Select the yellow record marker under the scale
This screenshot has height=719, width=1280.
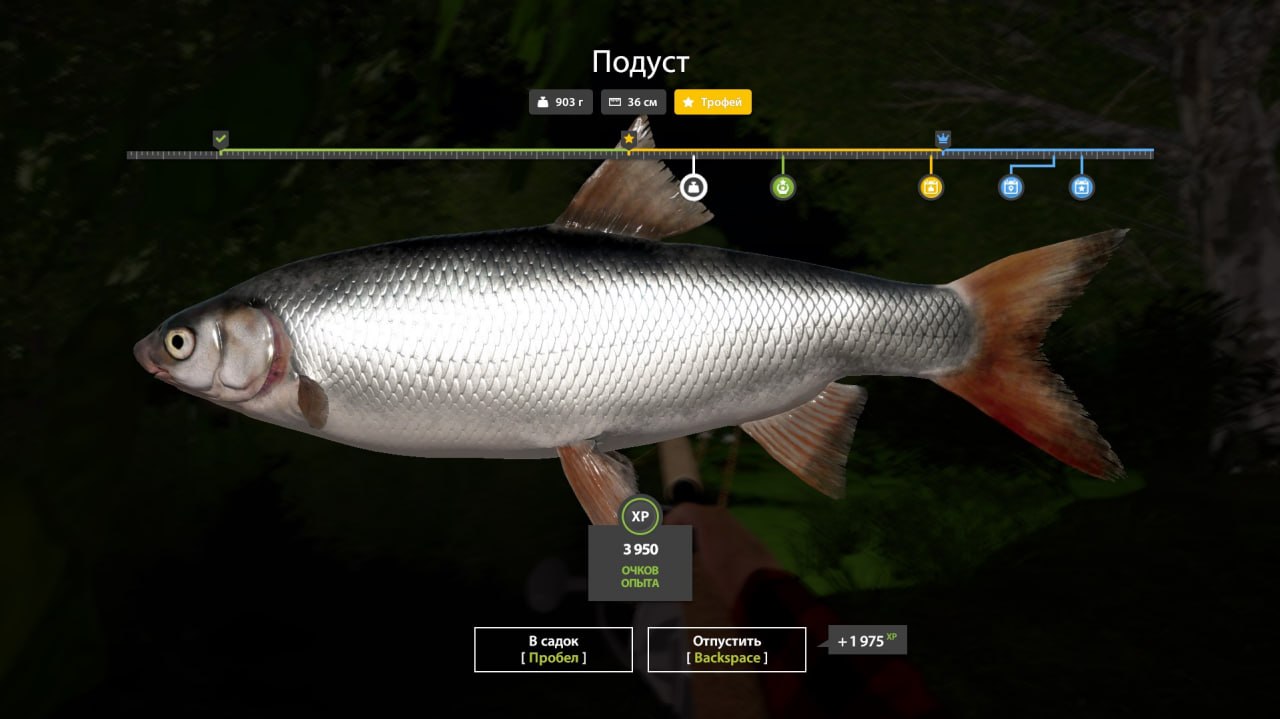pyautogui.click(x=931, y=187)
